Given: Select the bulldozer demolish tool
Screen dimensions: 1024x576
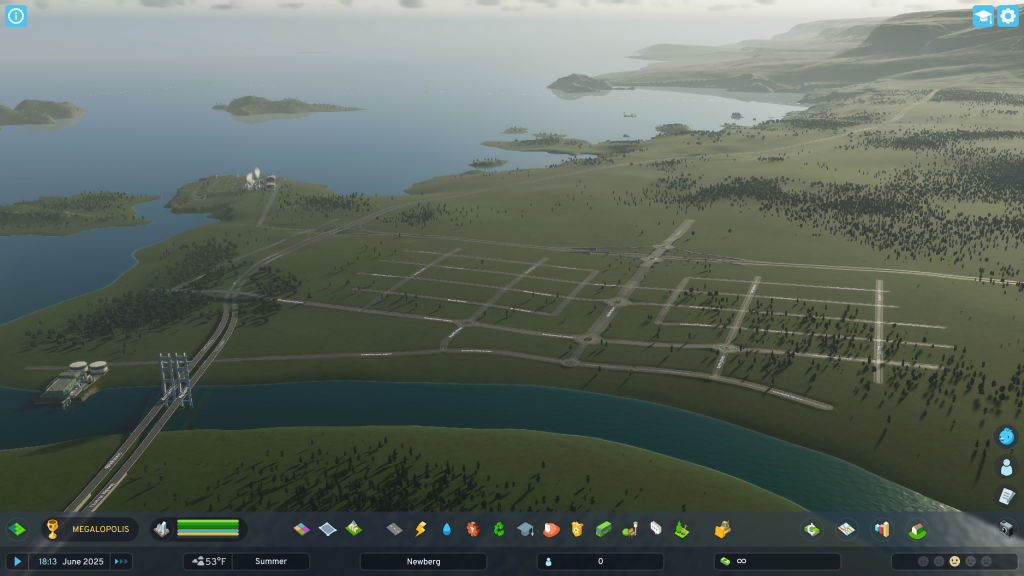Looking at the screenshot, I should [x=722, y=529].
